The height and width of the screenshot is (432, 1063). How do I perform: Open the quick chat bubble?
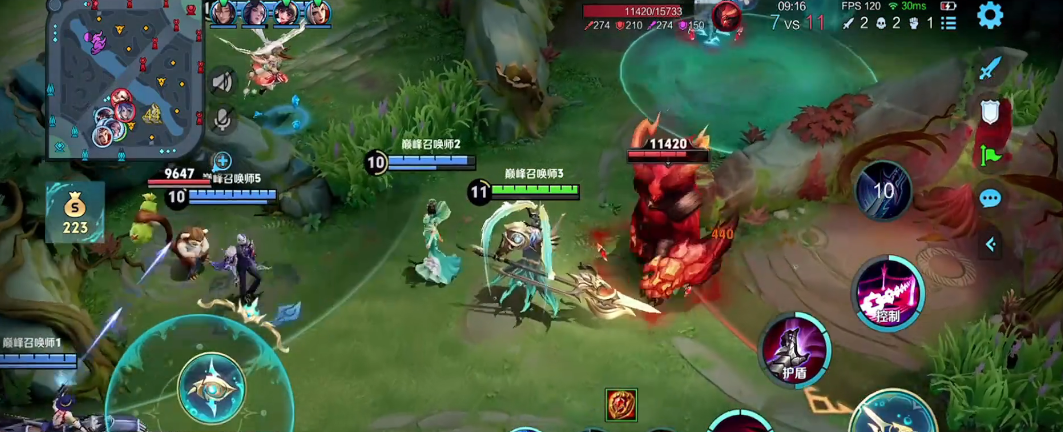tap(990, 198)
